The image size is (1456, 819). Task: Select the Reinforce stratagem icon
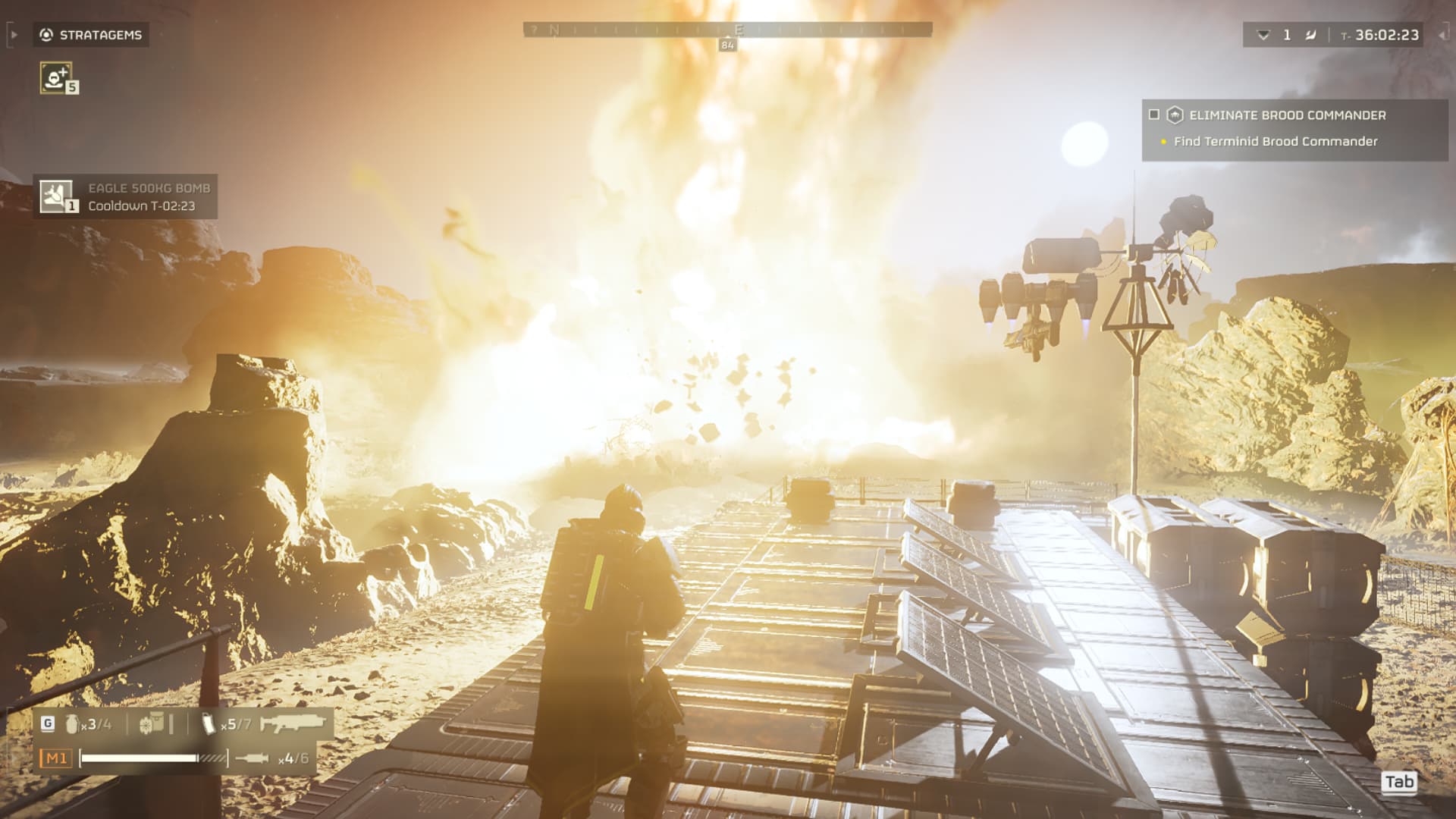click(x=56, y=77)
